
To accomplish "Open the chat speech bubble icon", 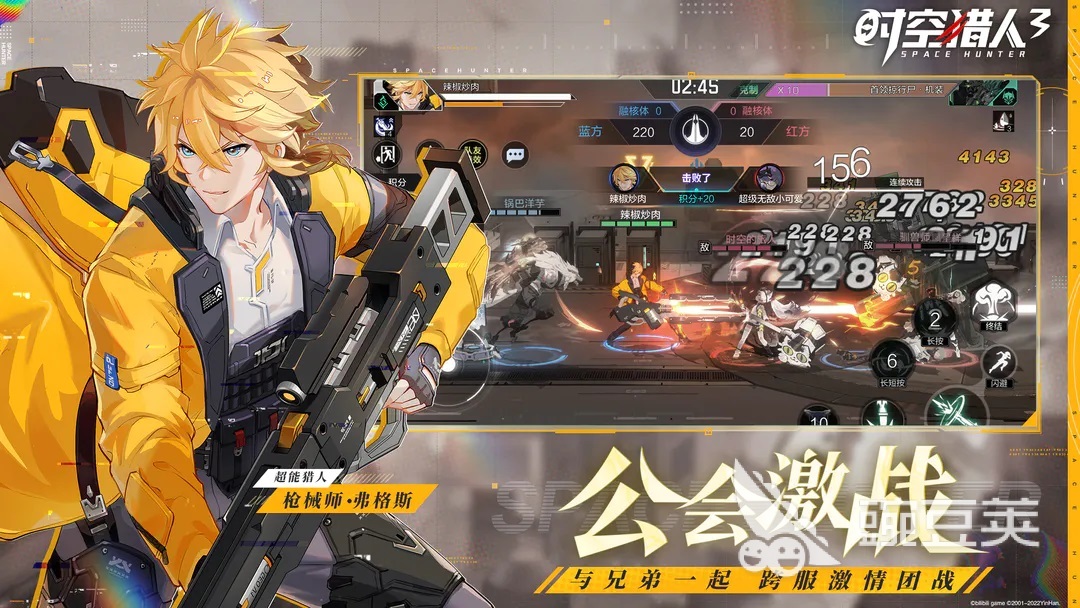I will [515, 155].
